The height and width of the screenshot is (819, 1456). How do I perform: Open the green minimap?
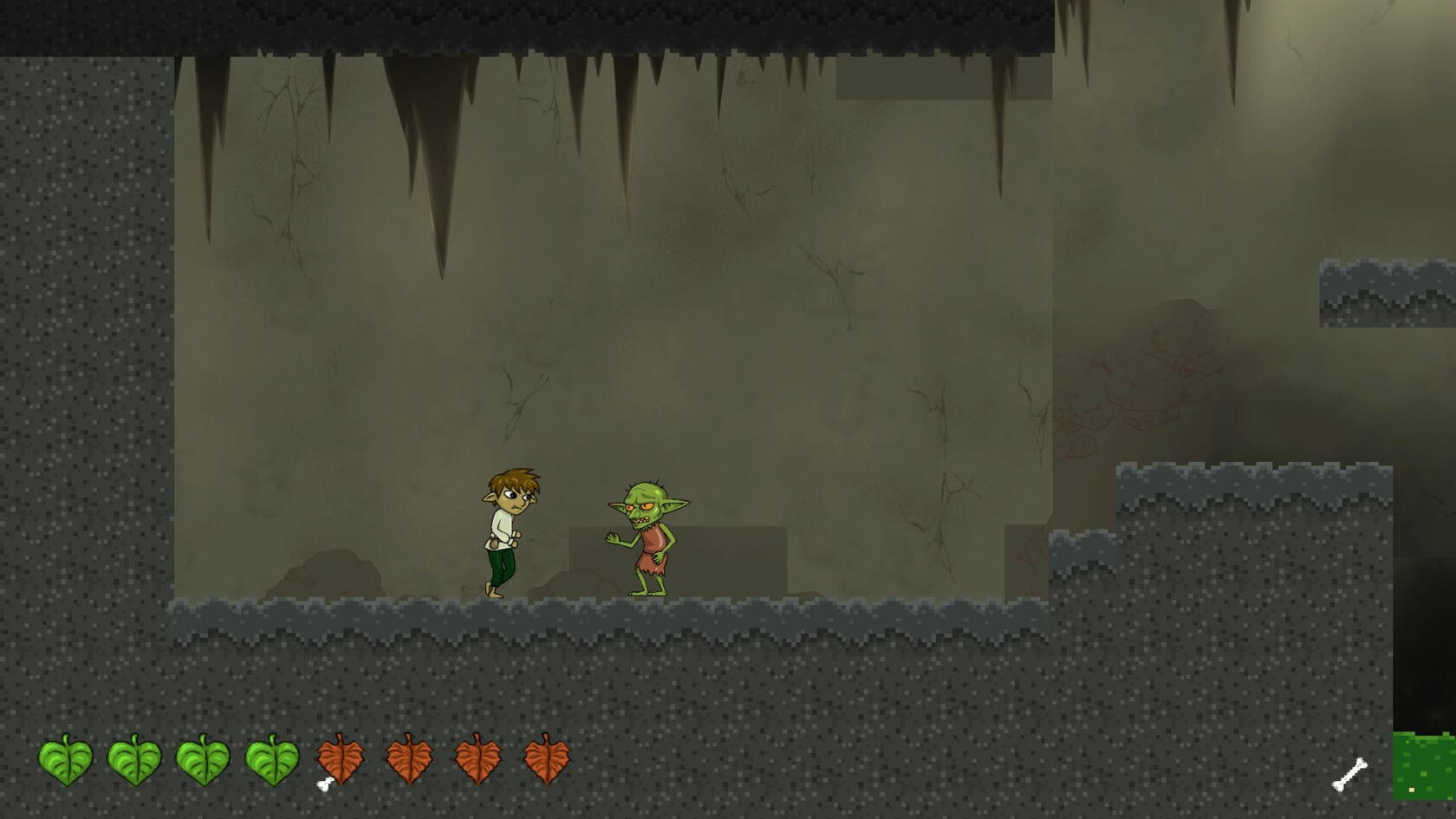tap(1423, 766)
